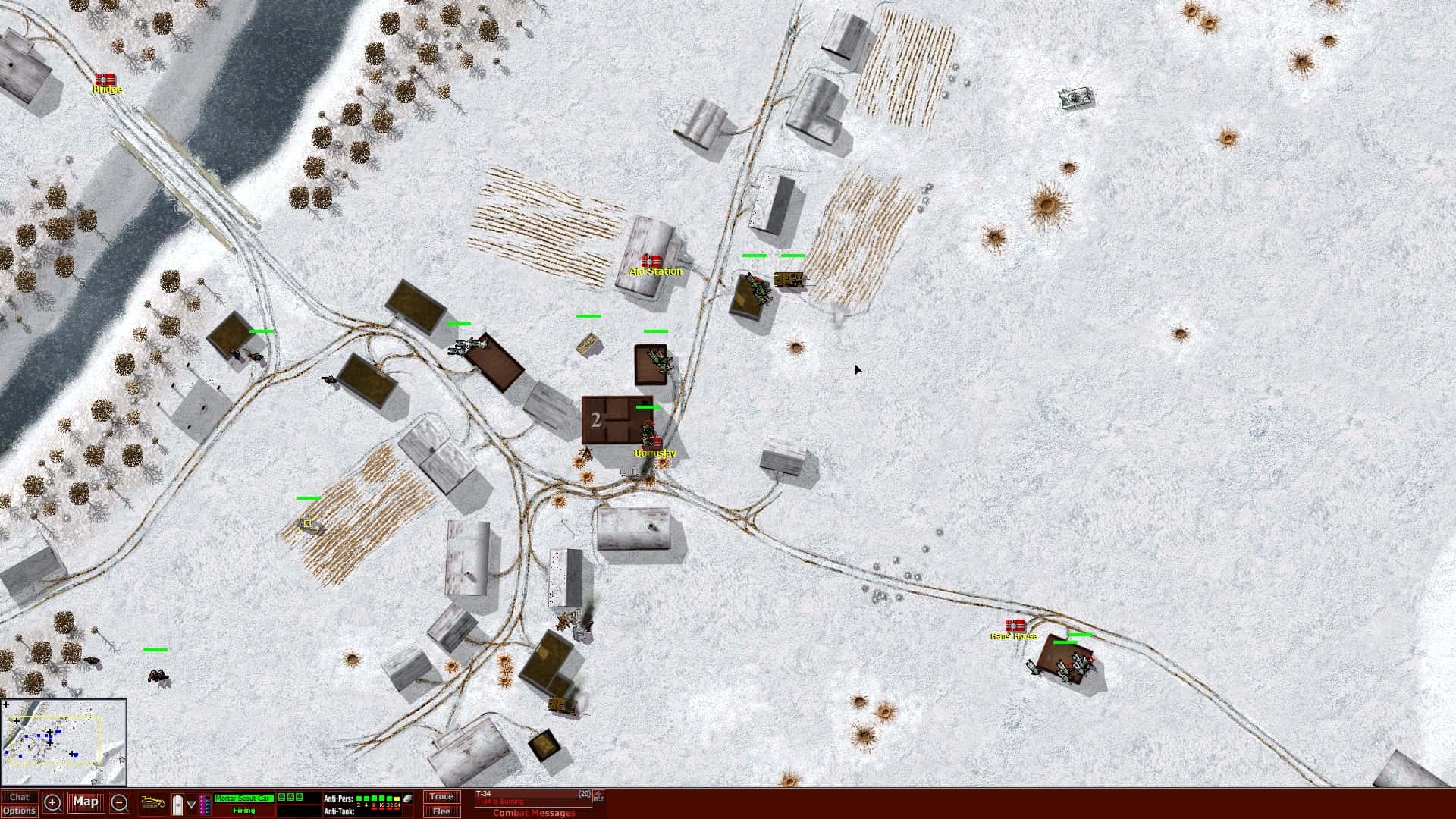Click the green Mortar Scout Car name label

coord(243,797)
